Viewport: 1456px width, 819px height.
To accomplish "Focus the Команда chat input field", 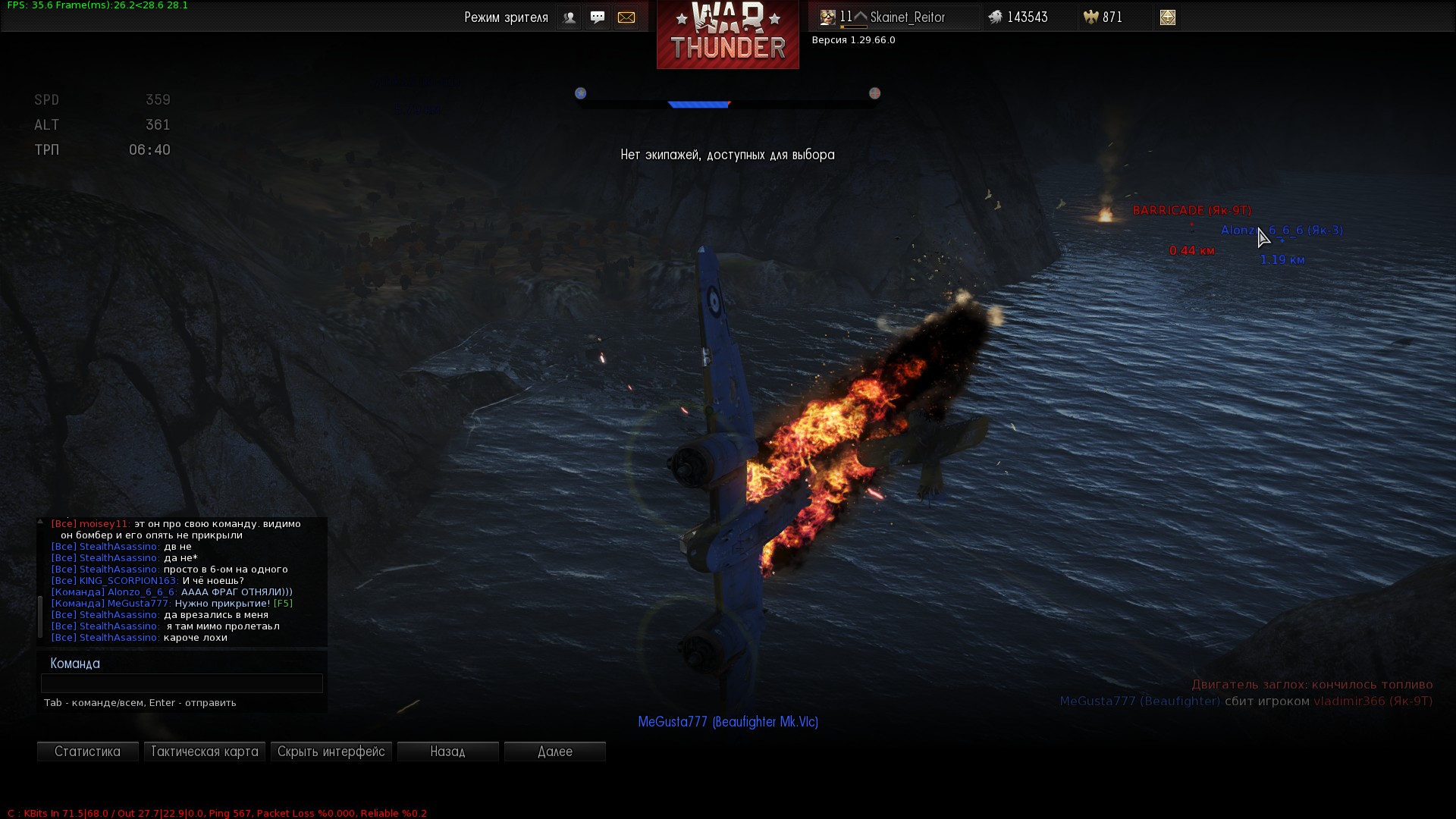I will pyautogui.click(x=182, y=683).
